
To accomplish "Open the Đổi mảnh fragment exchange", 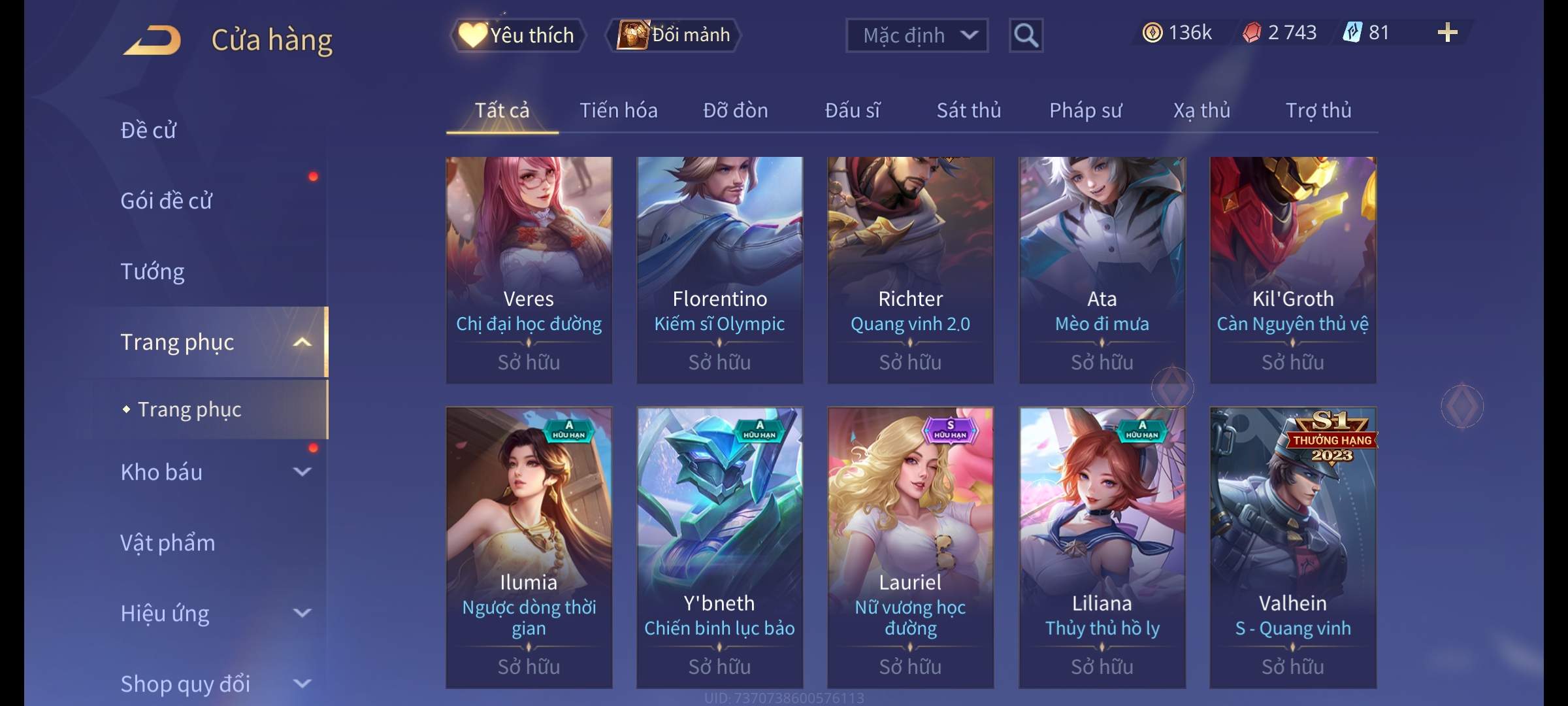I will (674, 35).
